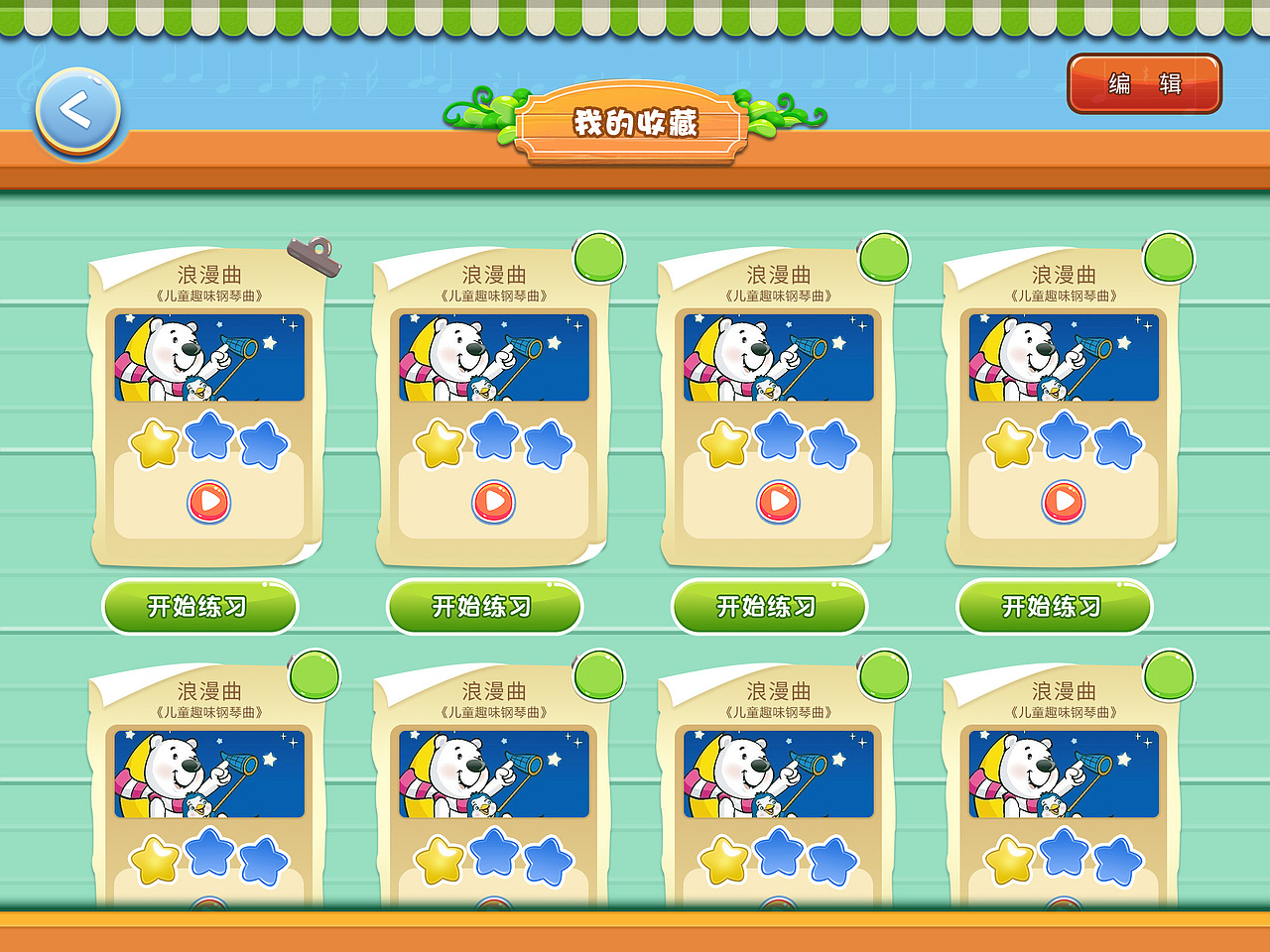Tap the play icon on the third card
The width and height of the screenshot is (1270, 952).
[779, 501]
